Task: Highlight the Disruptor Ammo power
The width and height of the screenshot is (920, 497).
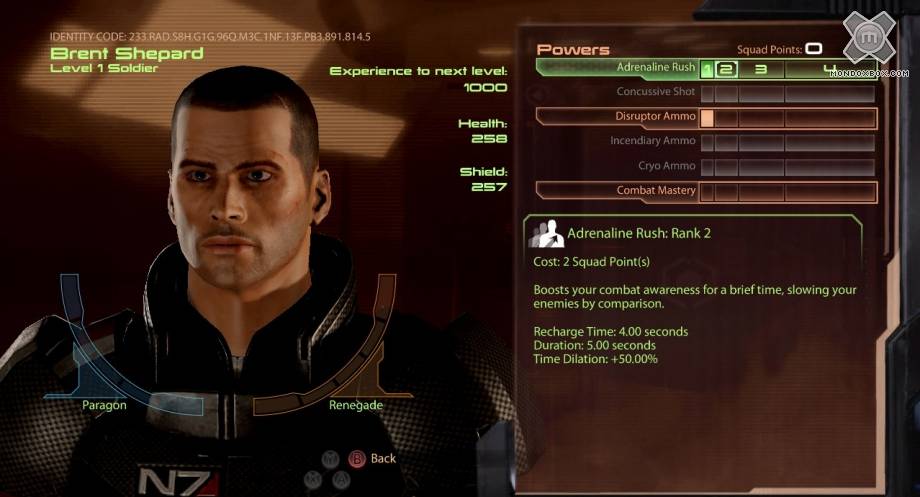Action: pyautogui.click(x=656, y=117)
